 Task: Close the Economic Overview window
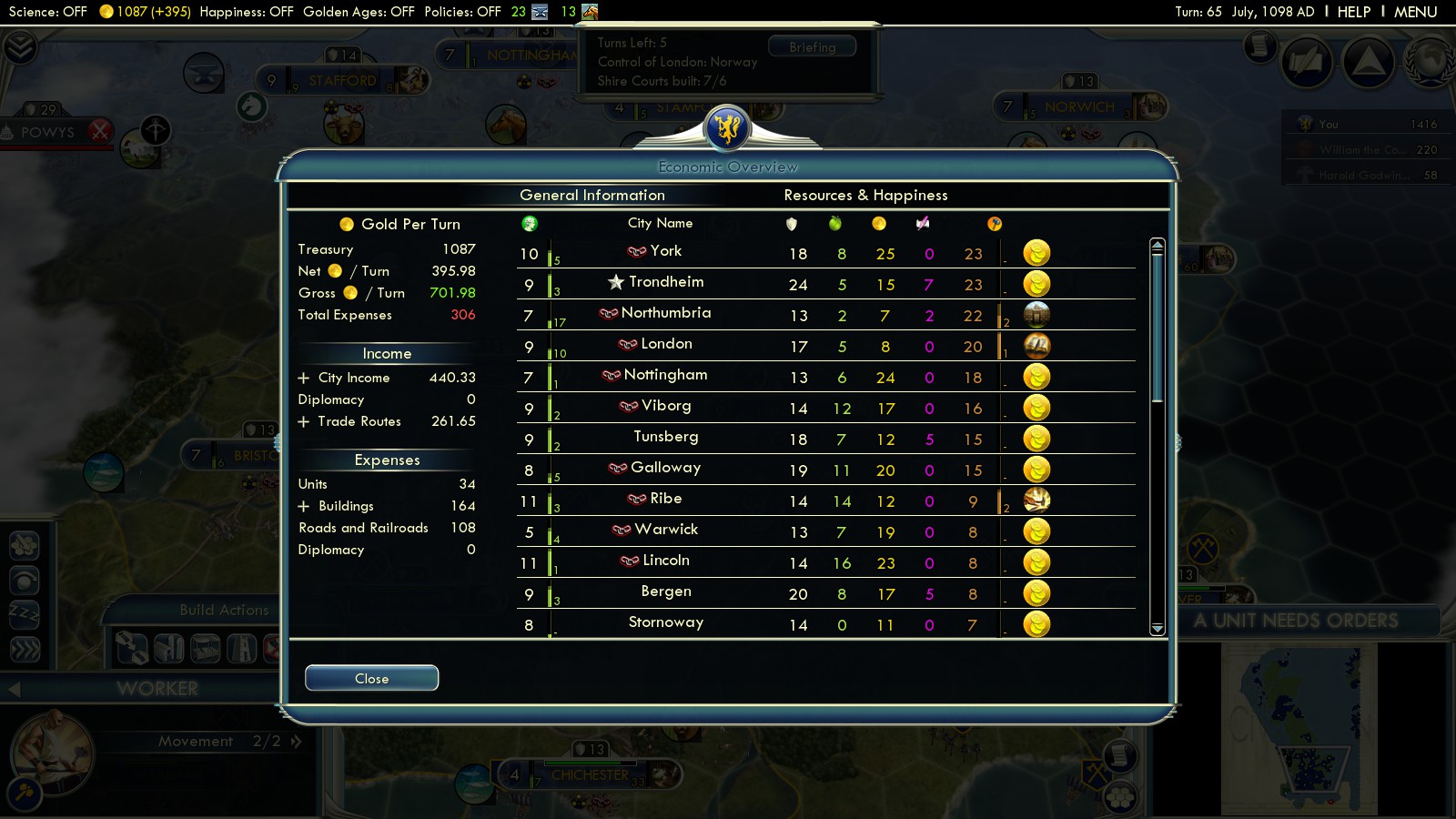[x=371, y=678]
